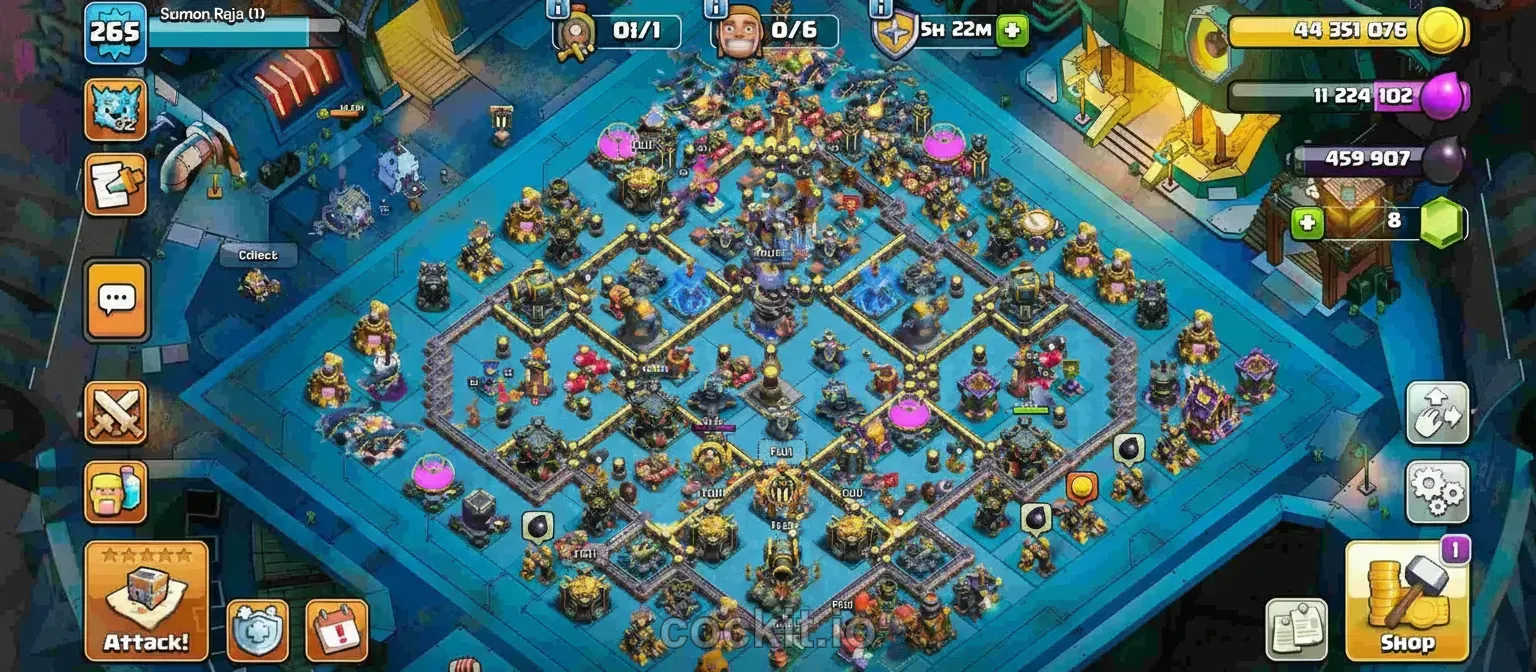Image resolution: width=1536 pixels, height=672 pixels.
Task: Open the shield with cross icon
Action: [x=258, y=630]
